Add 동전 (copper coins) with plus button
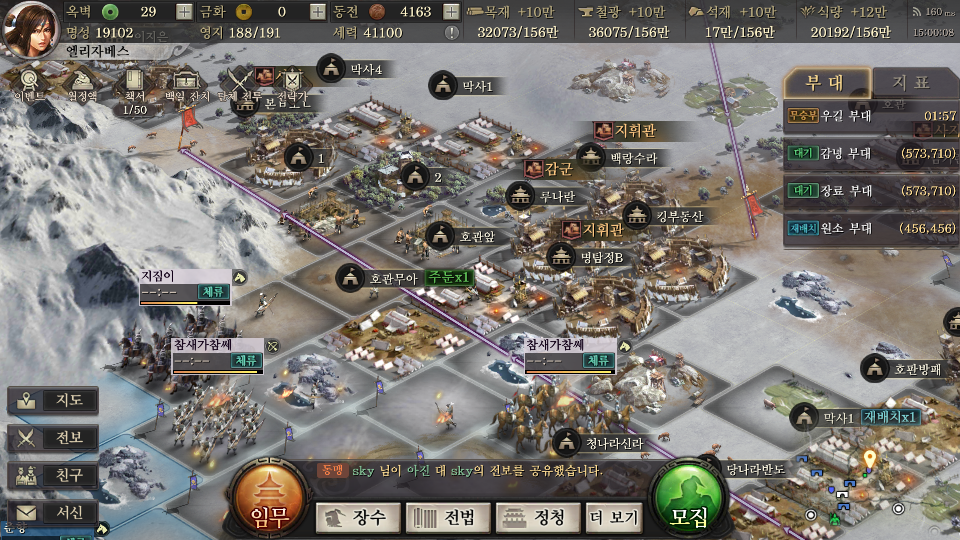The width and height of the screenshot is (960, 540). (450, 12)
